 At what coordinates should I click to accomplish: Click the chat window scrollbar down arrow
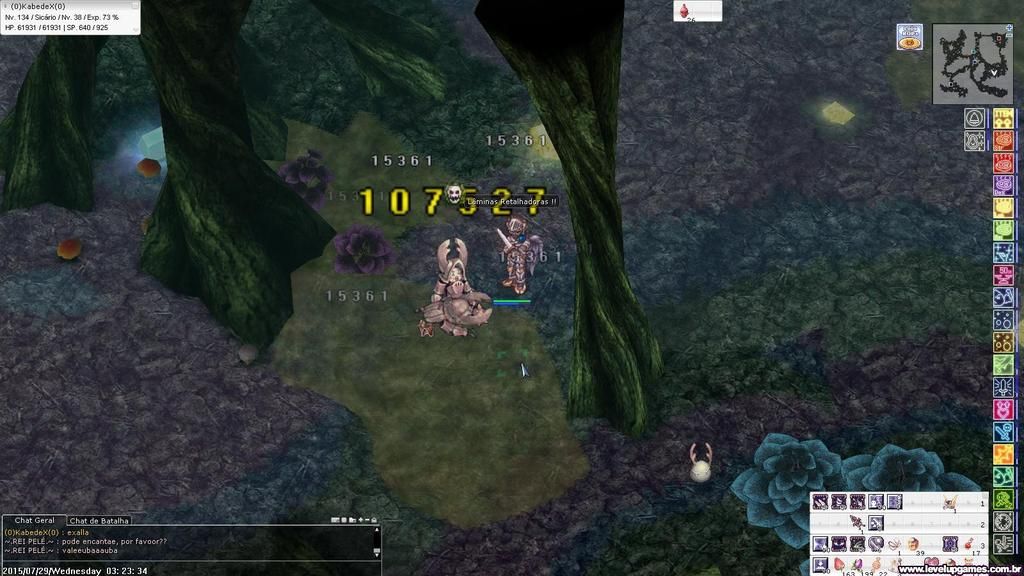coord(376,553)
